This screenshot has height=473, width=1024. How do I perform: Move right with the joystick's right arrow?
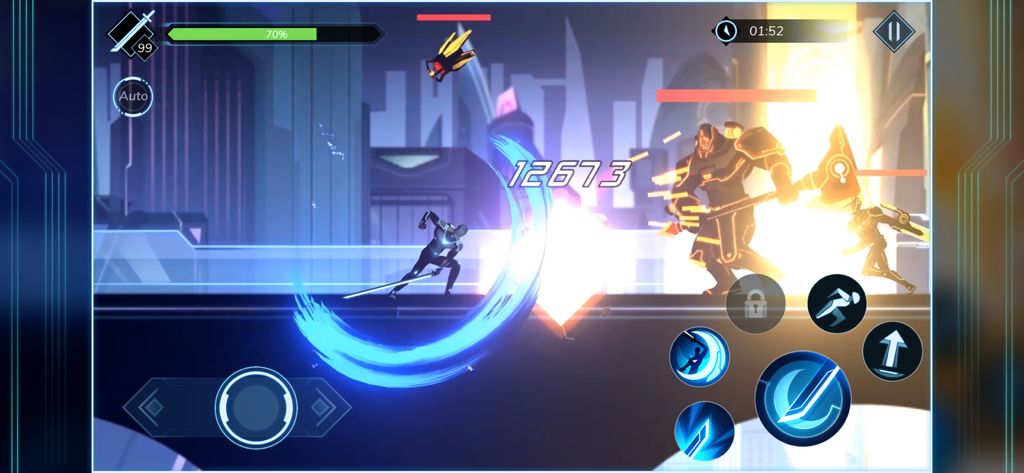coord(321,407)
